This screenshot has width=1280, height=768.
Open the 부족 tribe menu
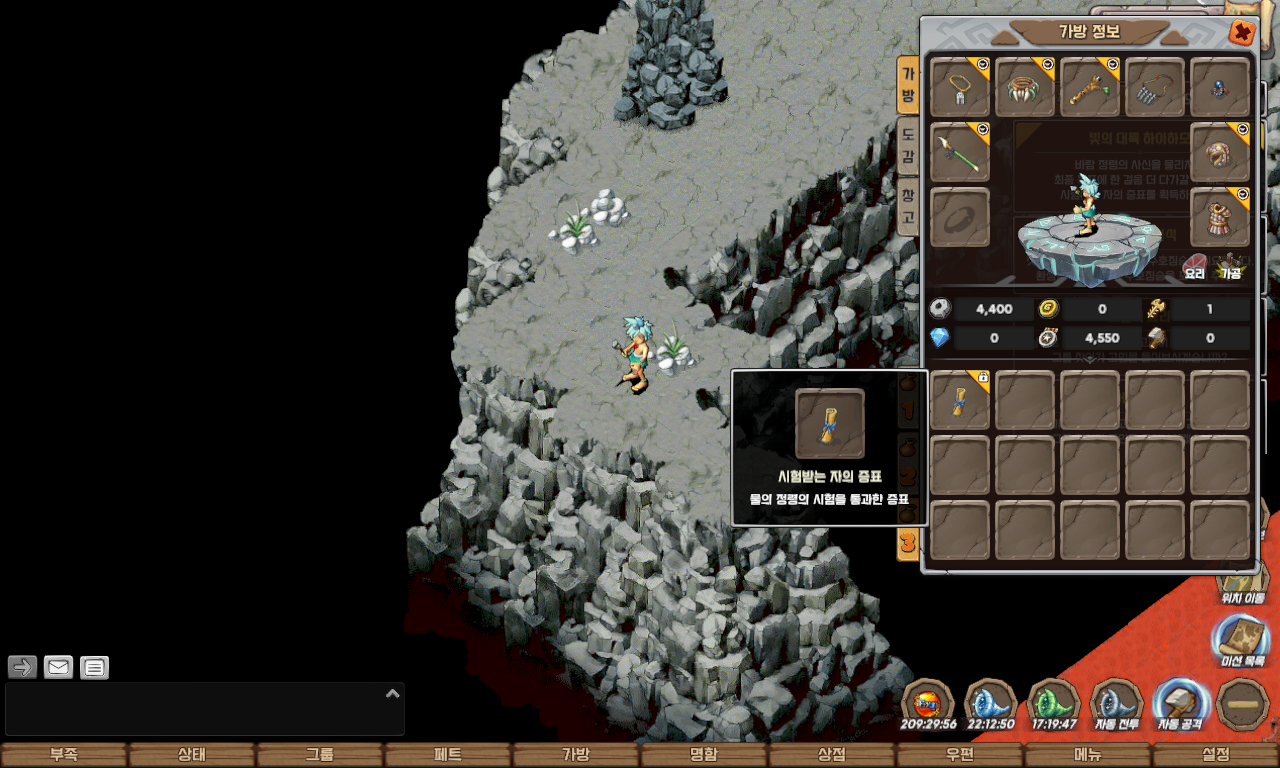point(64,755)
